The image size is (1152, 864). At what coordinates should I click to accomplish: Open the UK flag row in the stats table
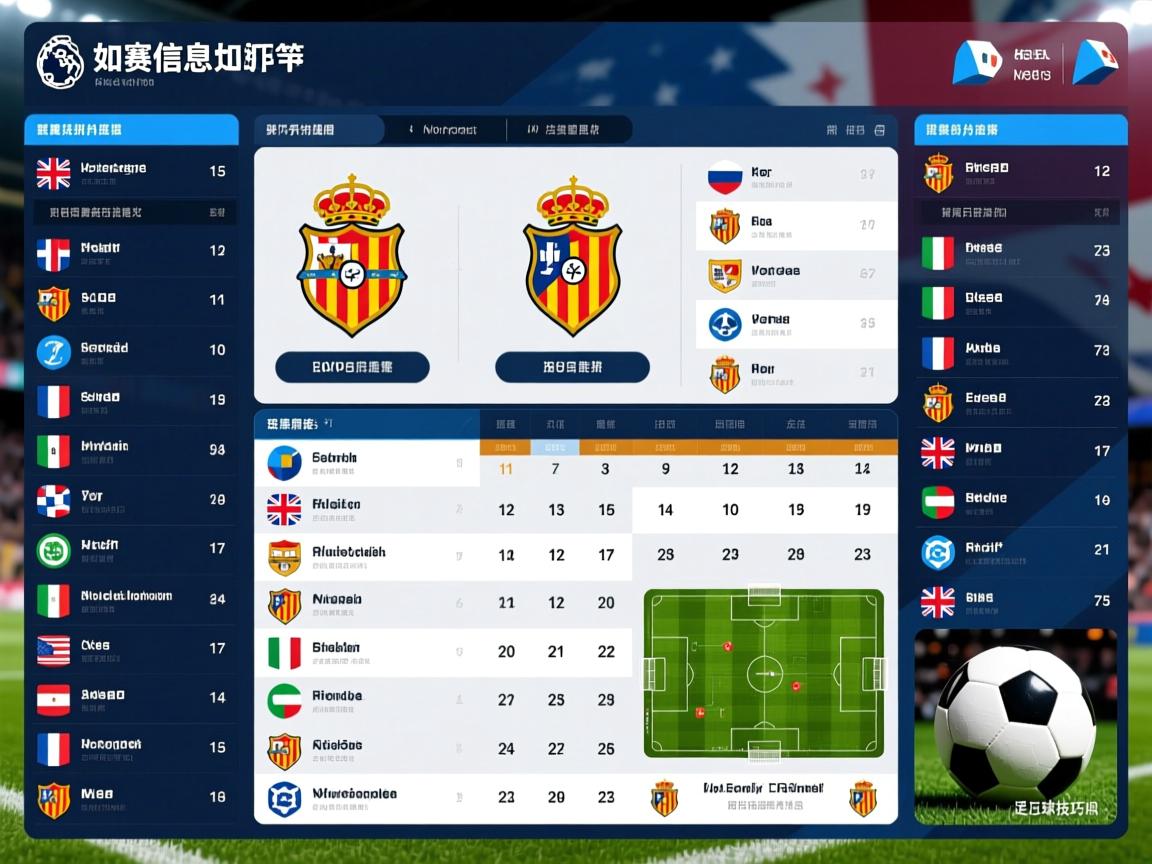click(x=366, y=509)
